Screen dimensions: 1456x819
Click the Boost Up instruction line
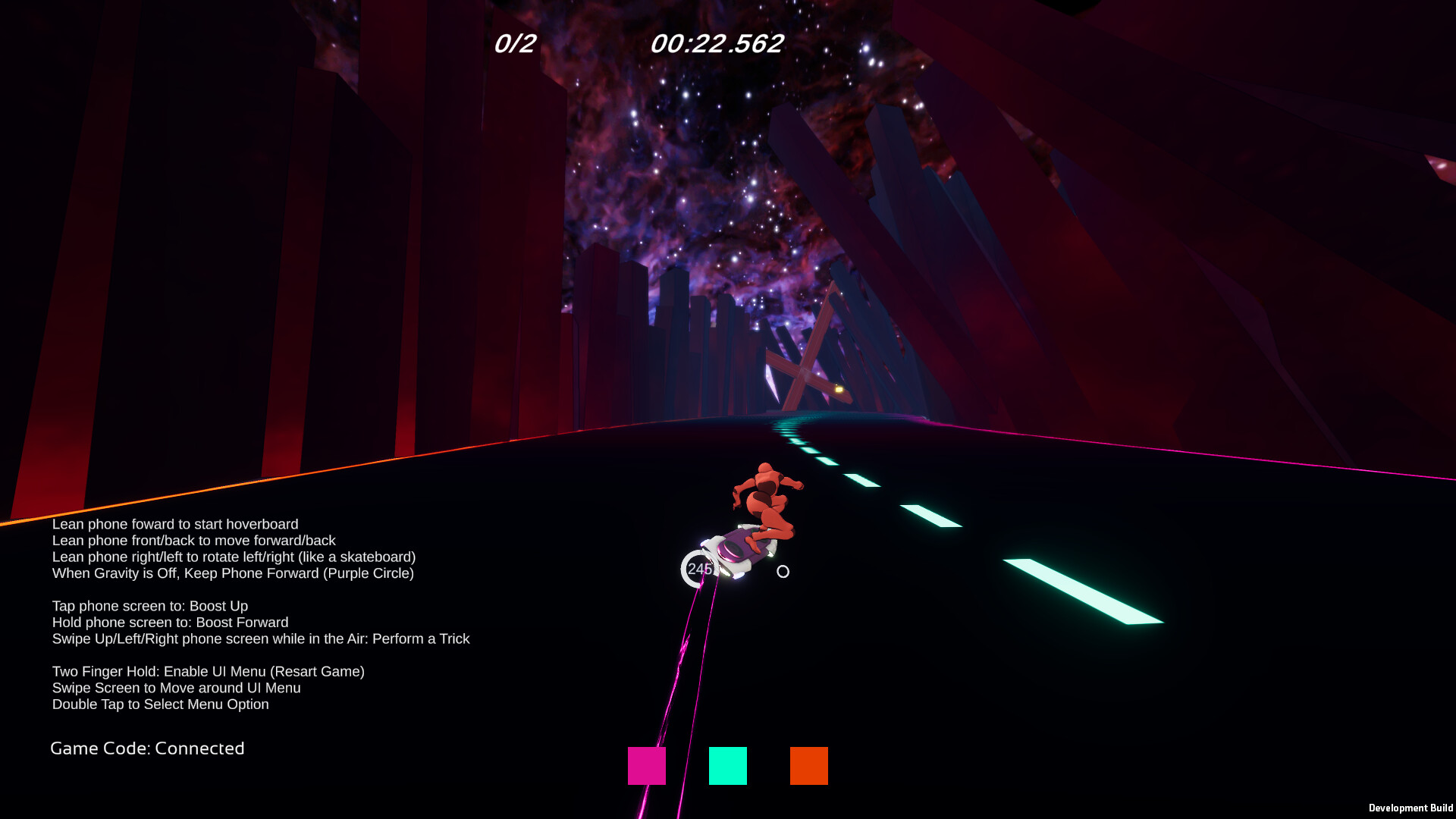(x=150, y=606)
